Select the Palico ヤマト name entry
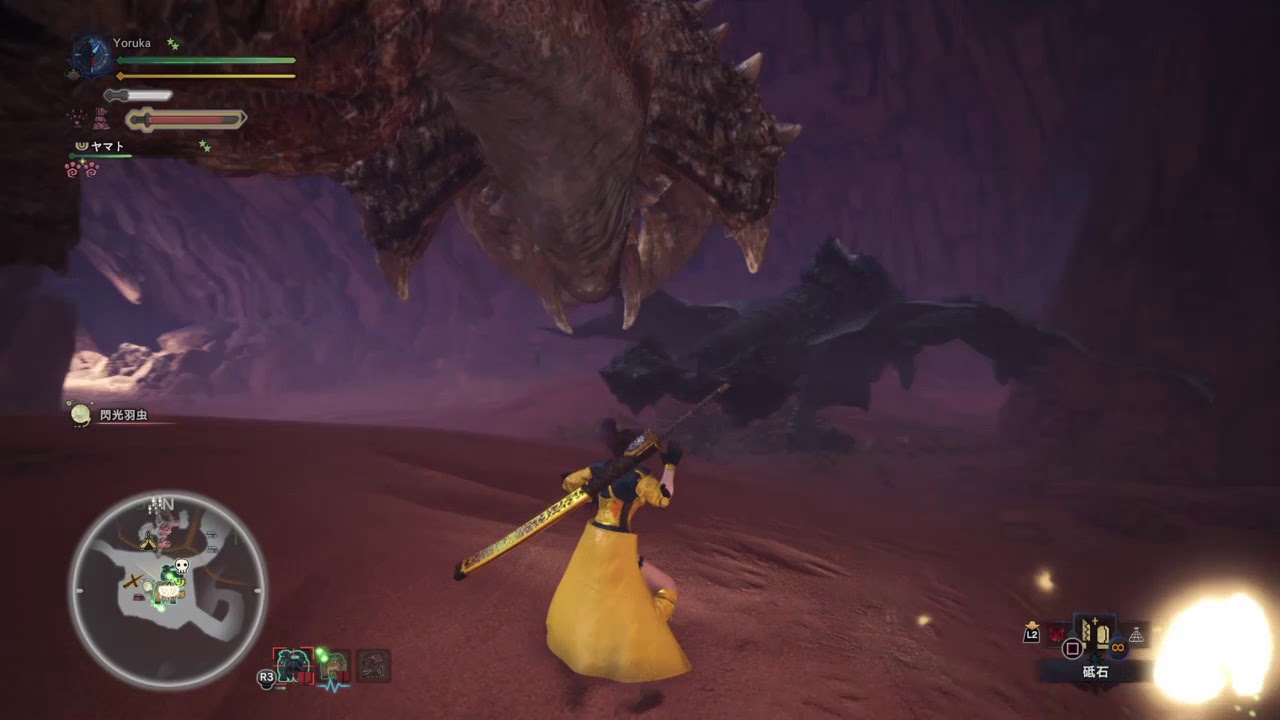The image size is (1280, 720). pyautogui.click(x=107, y=146)
